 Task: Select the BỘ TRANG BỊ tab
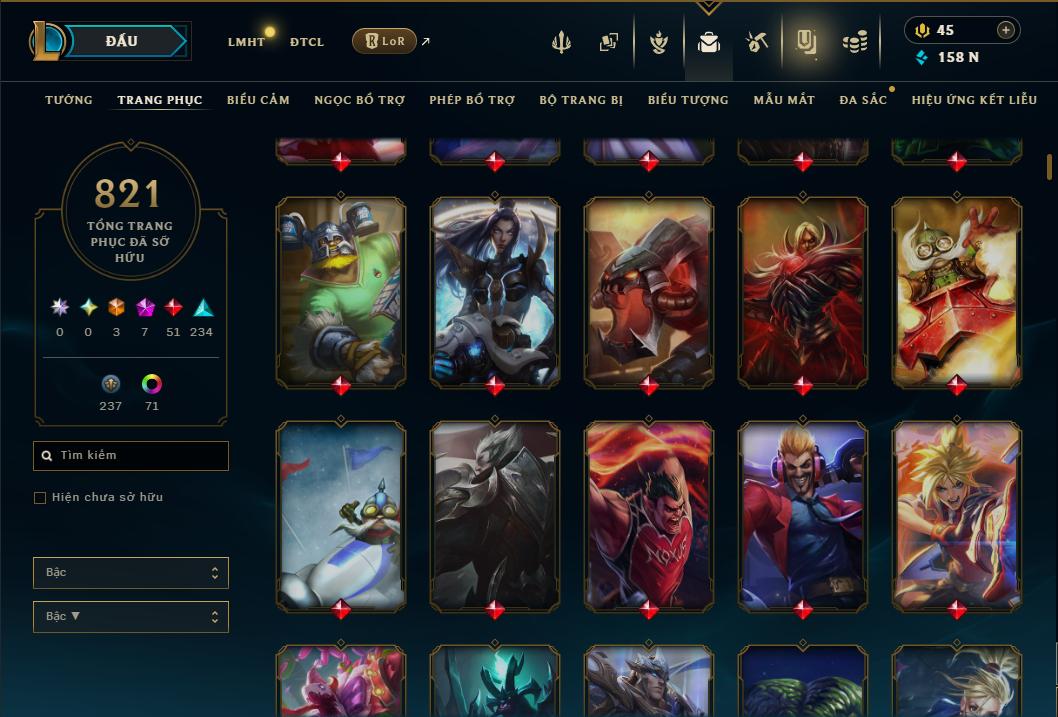tap(581, 100)
